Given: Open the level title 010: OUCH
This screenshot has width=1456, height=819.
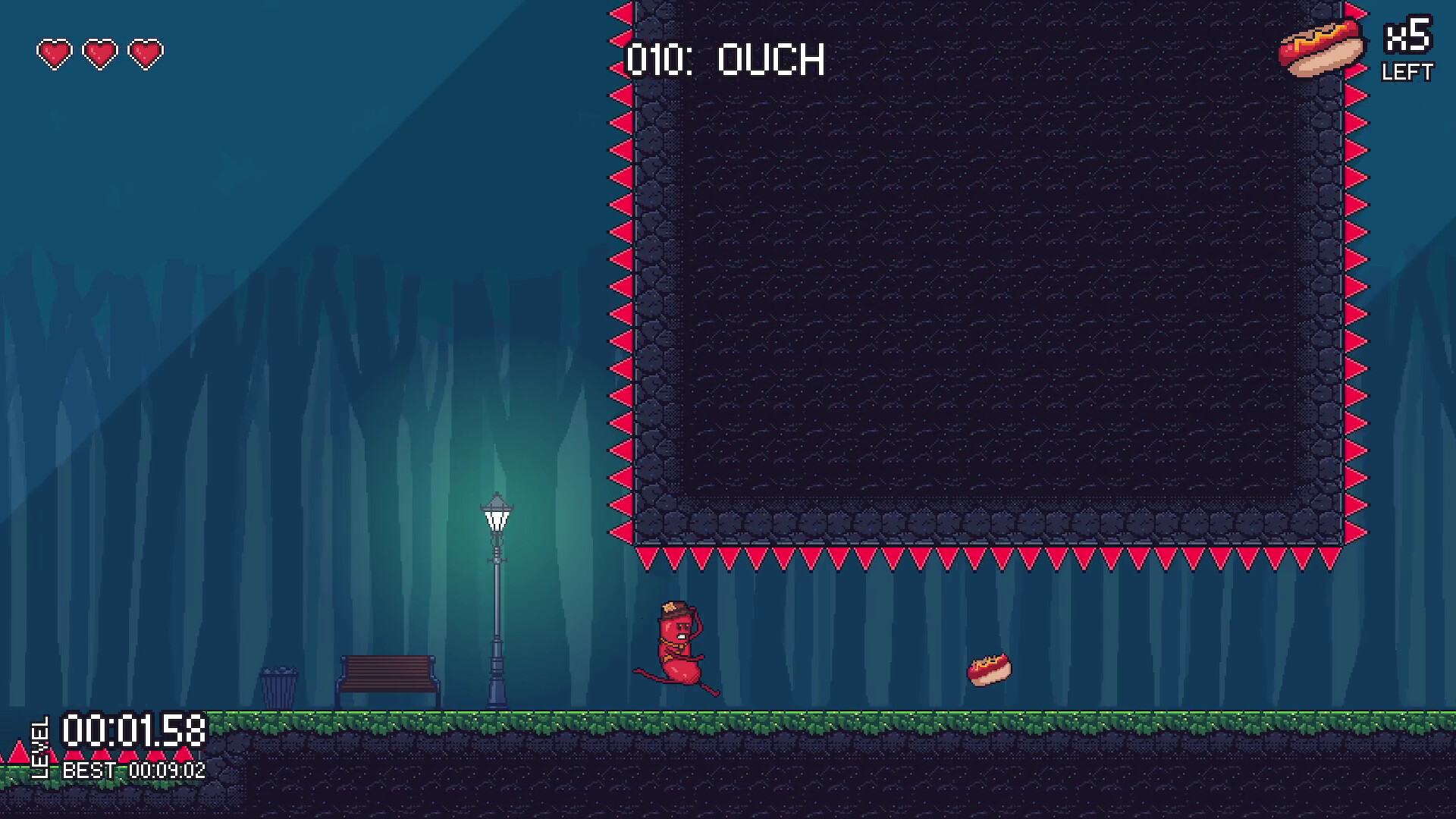Looking at the screenshot, I should click(x=724, y=59).
